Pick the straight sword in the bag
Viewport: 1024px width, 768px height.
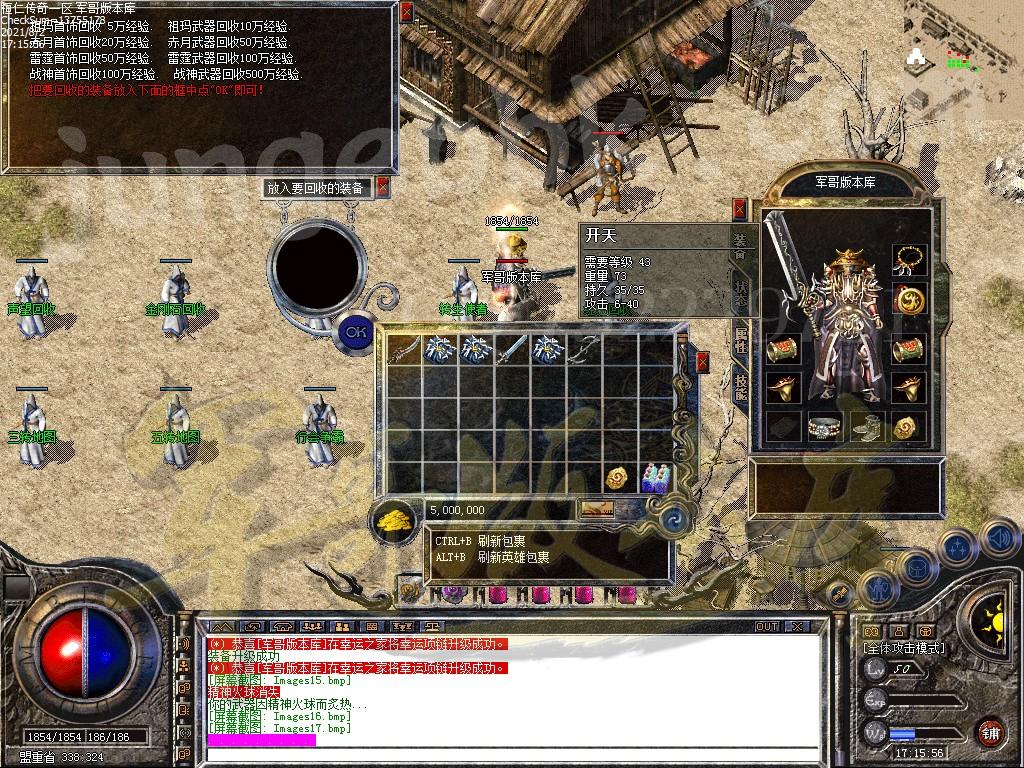[511, 349]
